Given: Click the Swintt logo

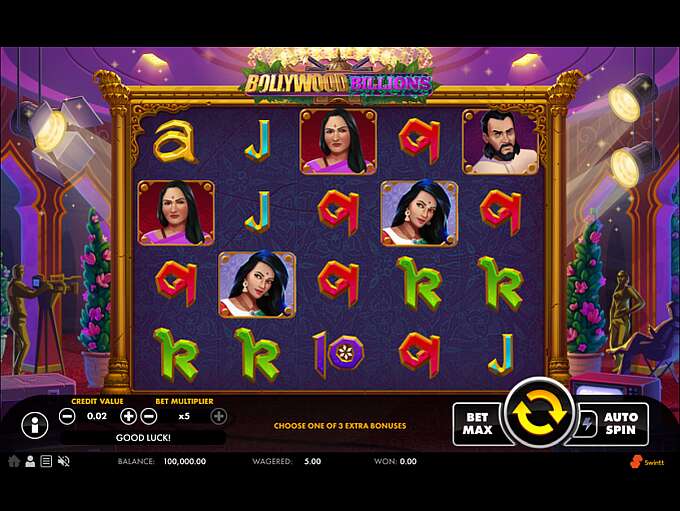Looking at the screenshot, I should 647,461.
